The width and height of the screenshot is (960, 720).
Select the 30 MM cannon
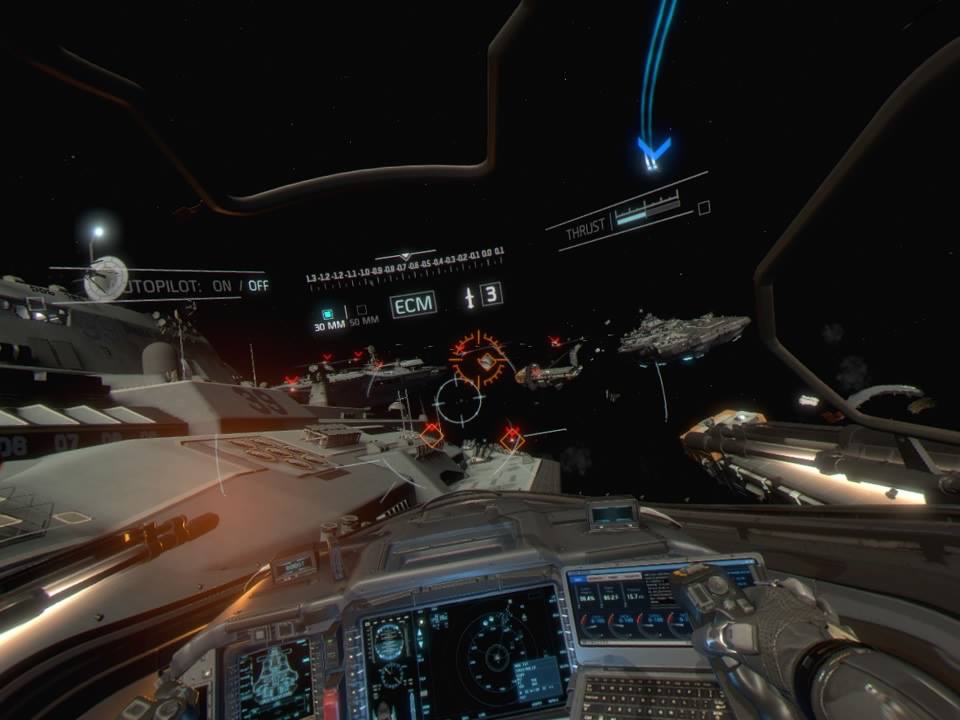pyautogui.click(x=327, y=313)
